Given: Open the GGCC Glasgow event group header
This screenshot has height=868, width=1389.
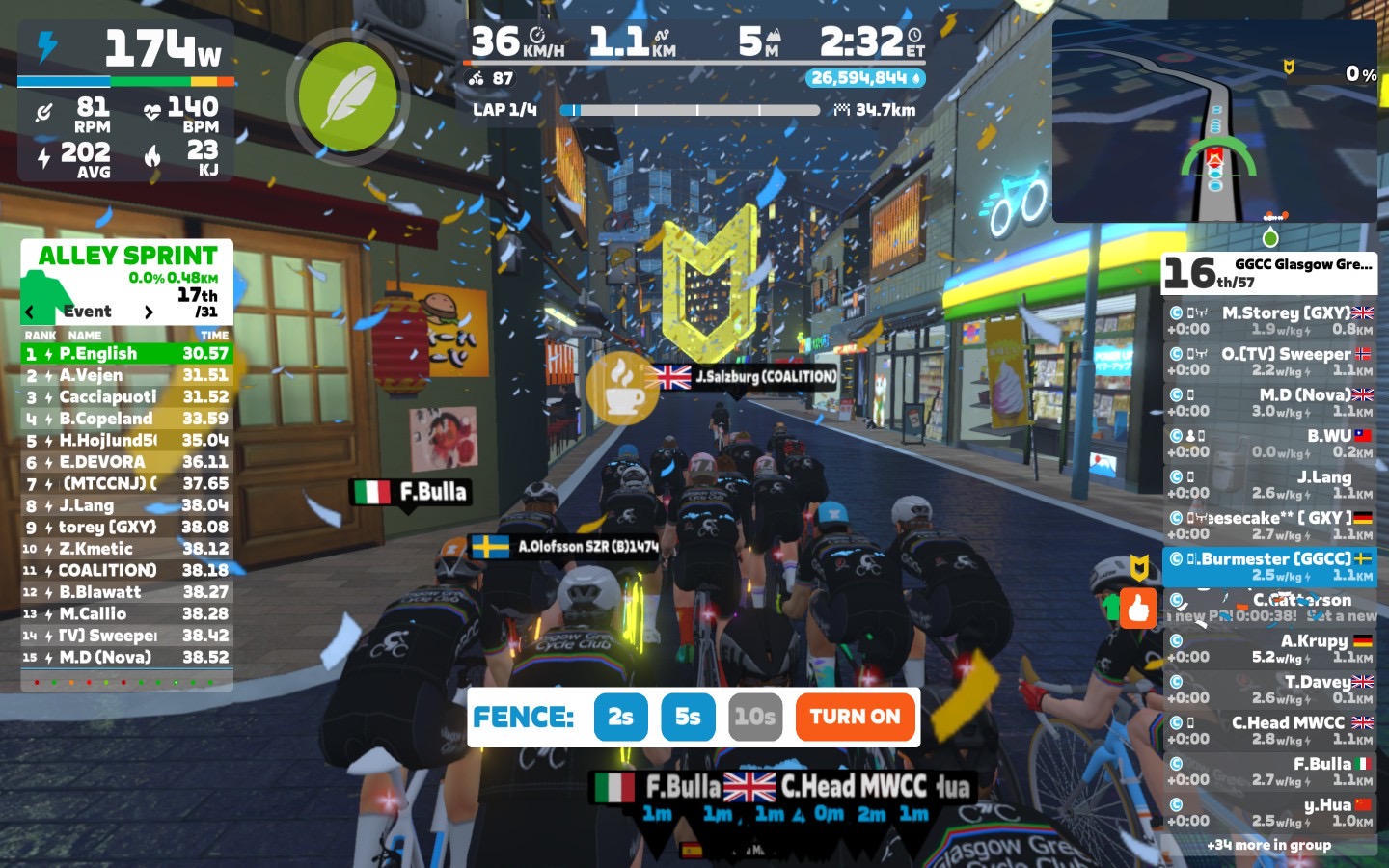Looking at the screenshot, I should coord(1269,272).
